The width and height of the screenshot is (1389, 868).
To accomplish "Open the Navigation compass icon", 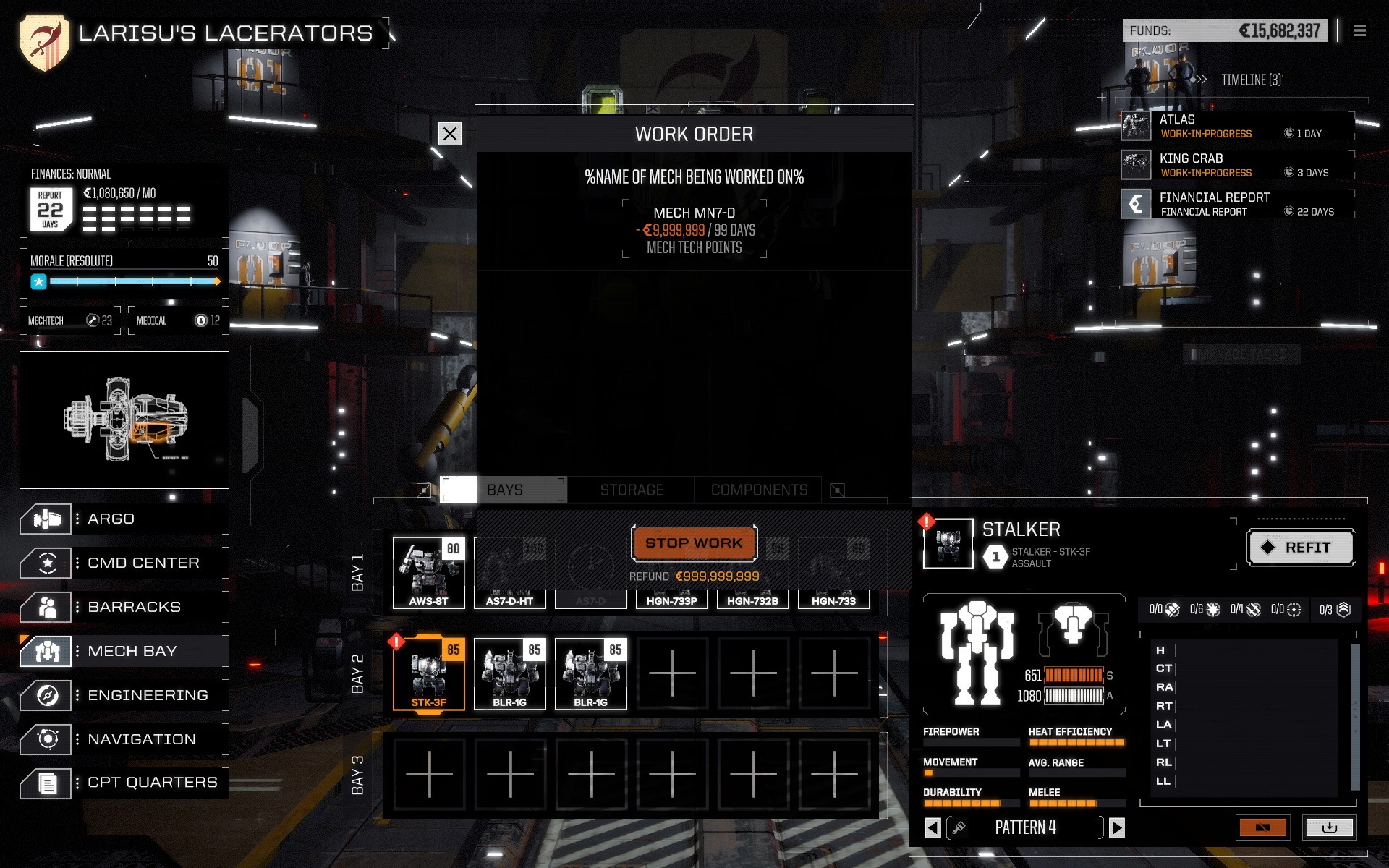I will (46, 739).
